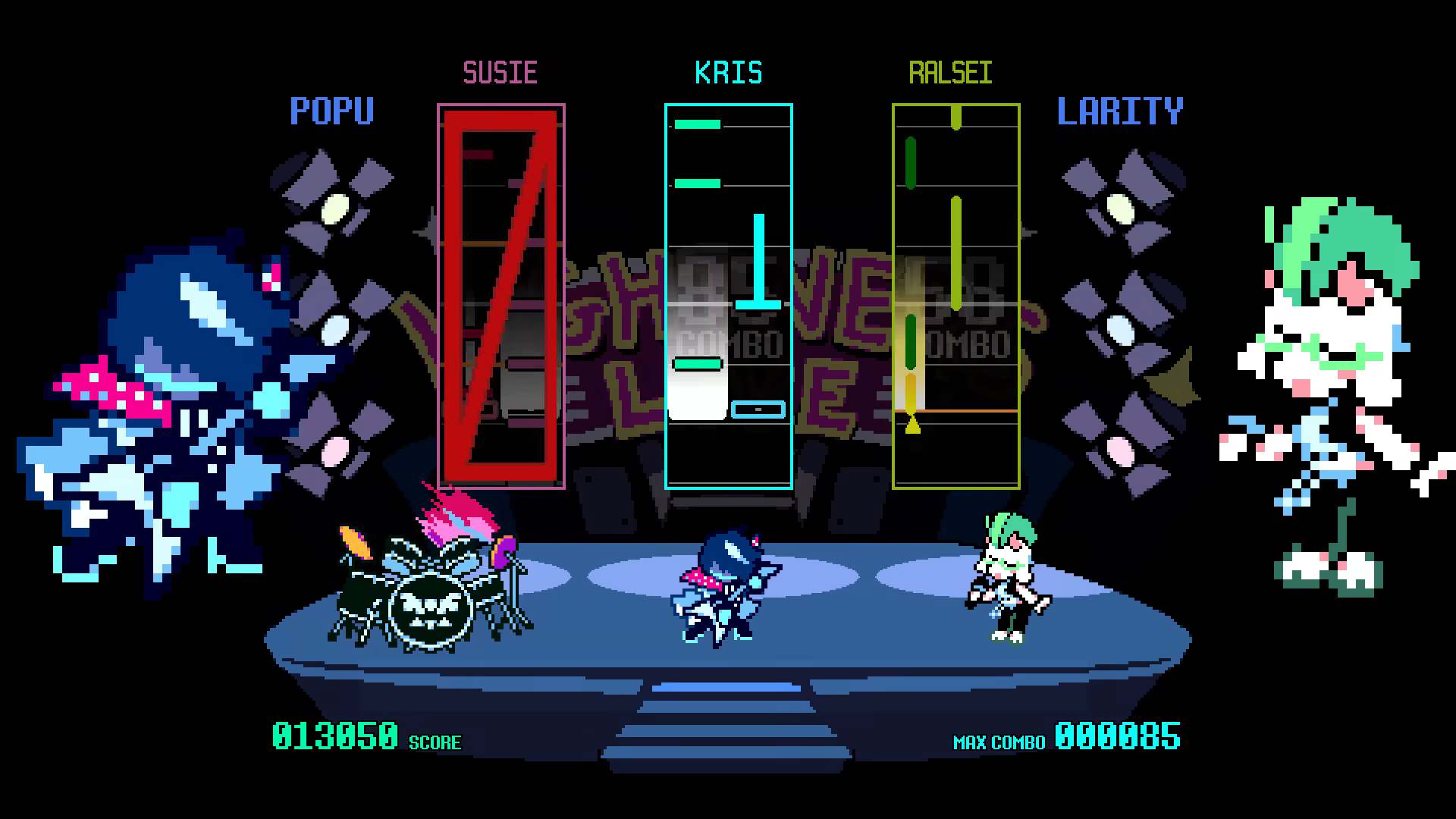Click the long green hold note in Ralsei's lane
This screenshot has width=1456, height=819.
click(x=955, y=250)
